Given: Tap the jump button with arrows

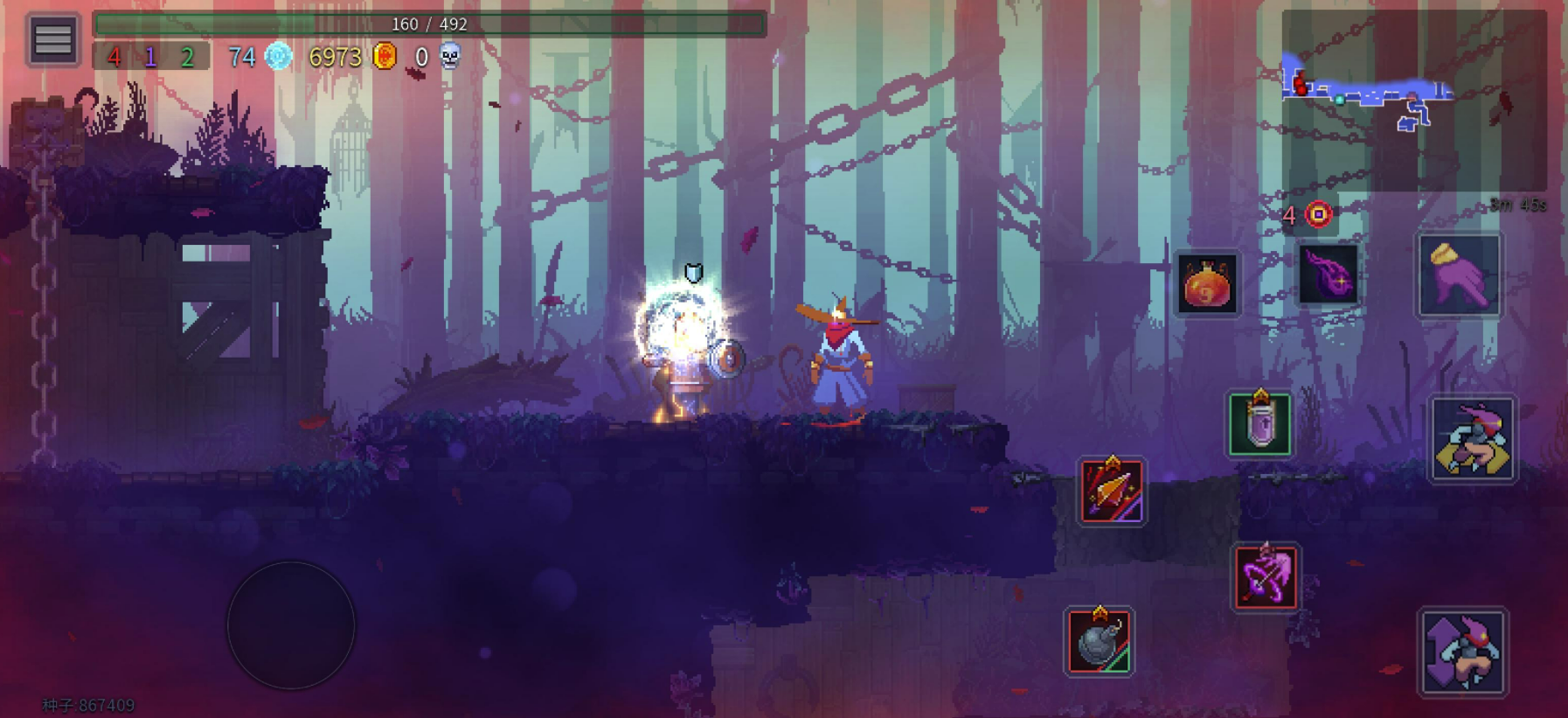Looking at the screenshot, I should [x=1463, y=652].
